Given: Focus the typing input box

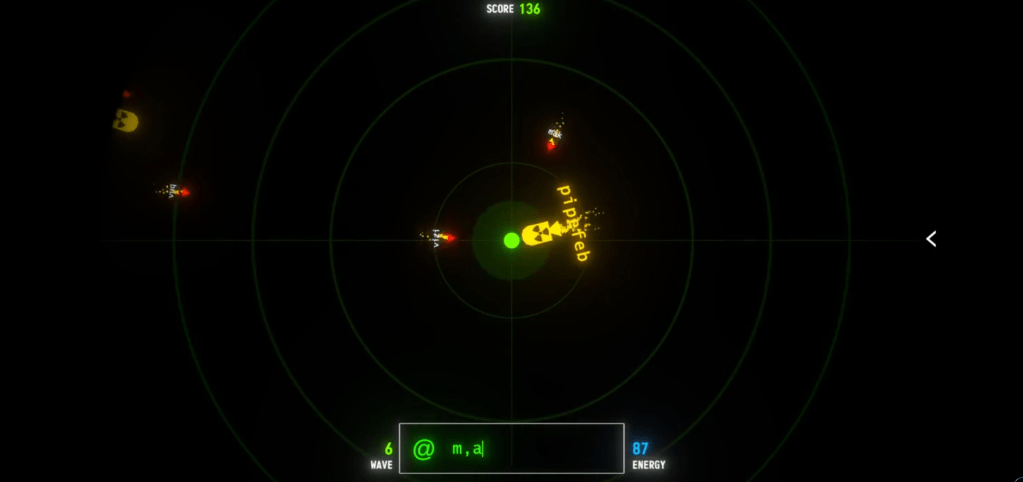Looking at the screenshot, I should (x=511, y=449).
